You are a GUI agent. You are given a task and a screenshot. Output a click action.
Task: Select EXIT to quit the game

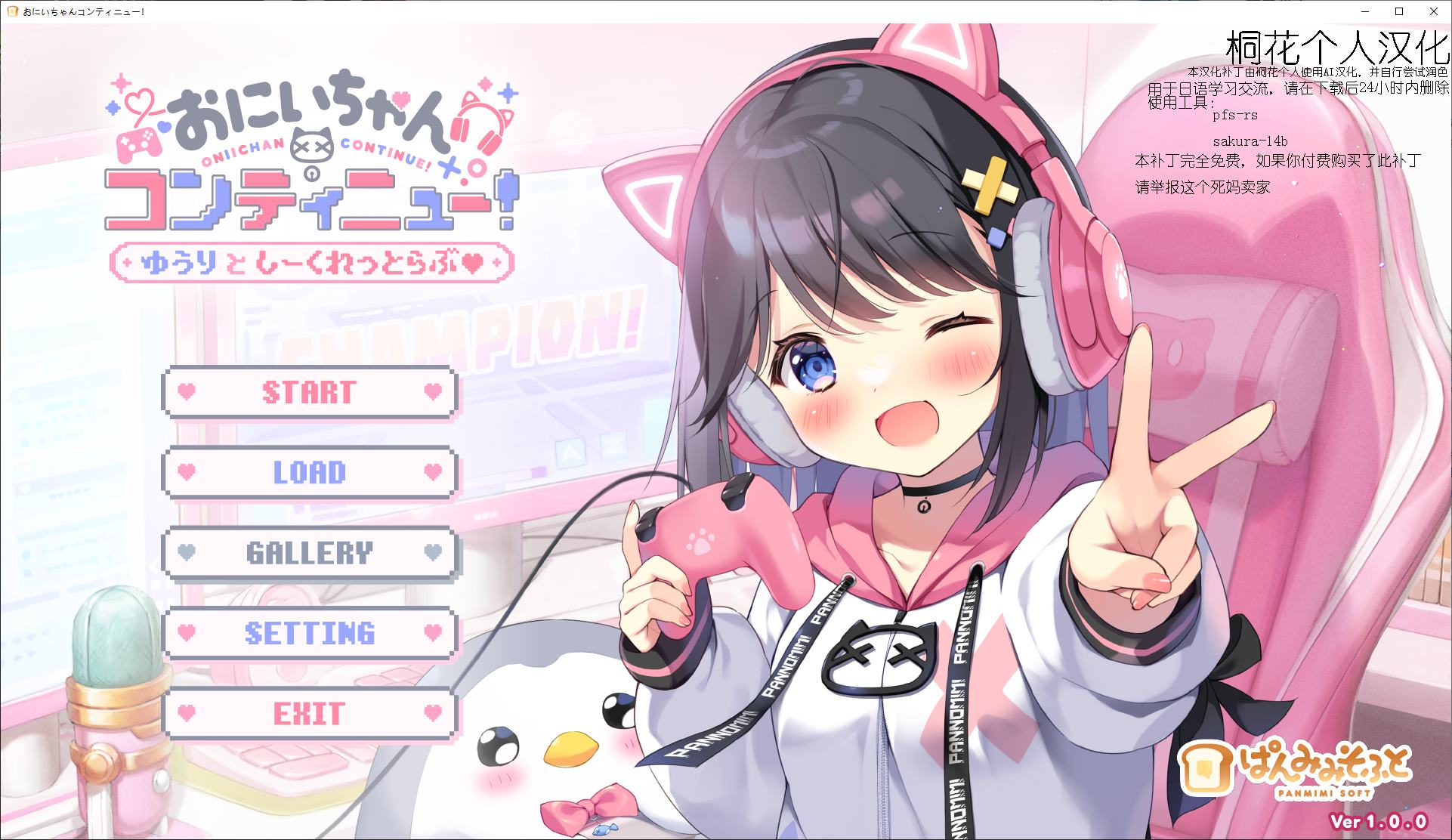click(x=308, y=711)
